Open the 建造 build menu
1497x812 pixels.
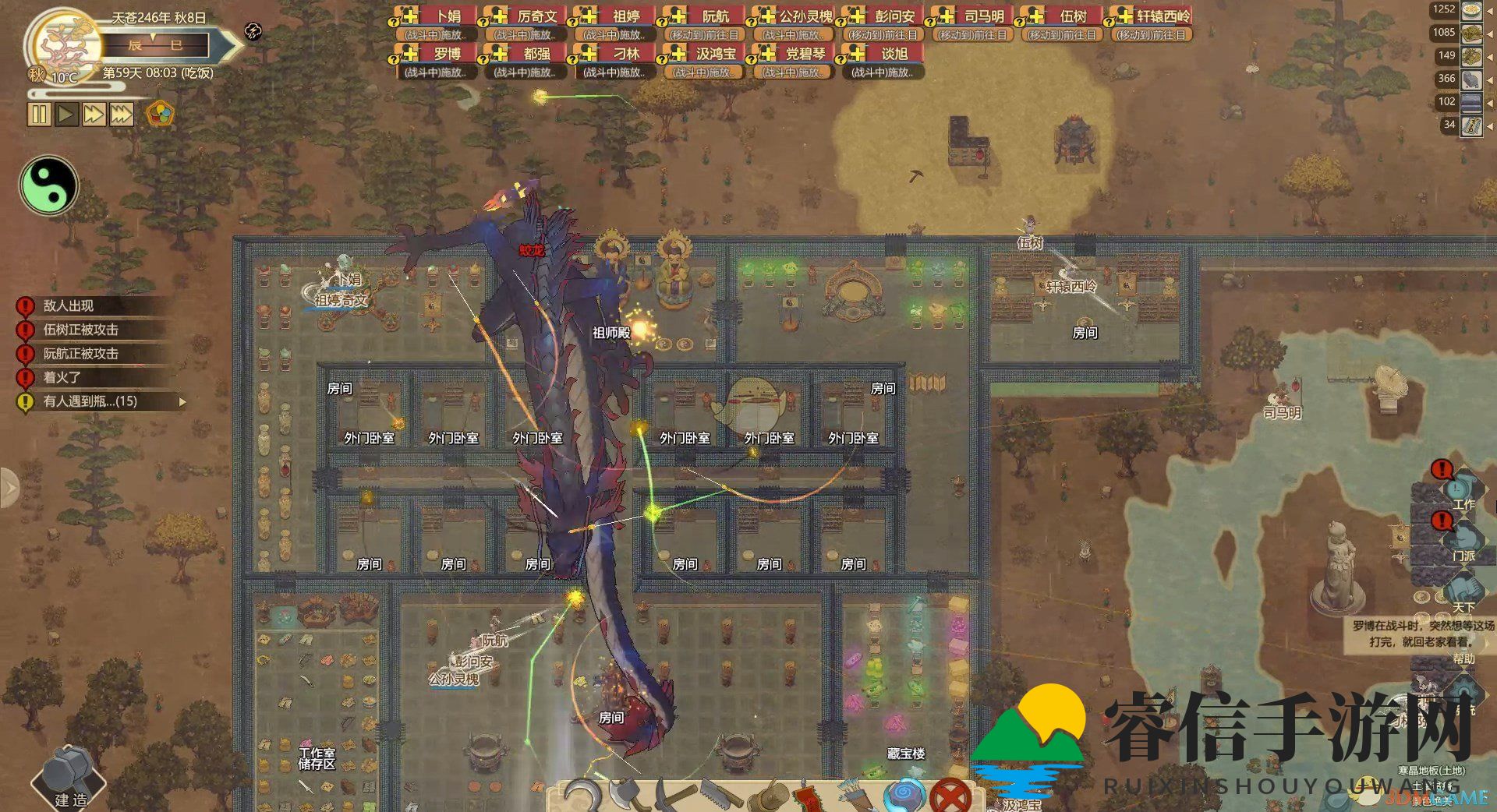(x=69, y=778)
